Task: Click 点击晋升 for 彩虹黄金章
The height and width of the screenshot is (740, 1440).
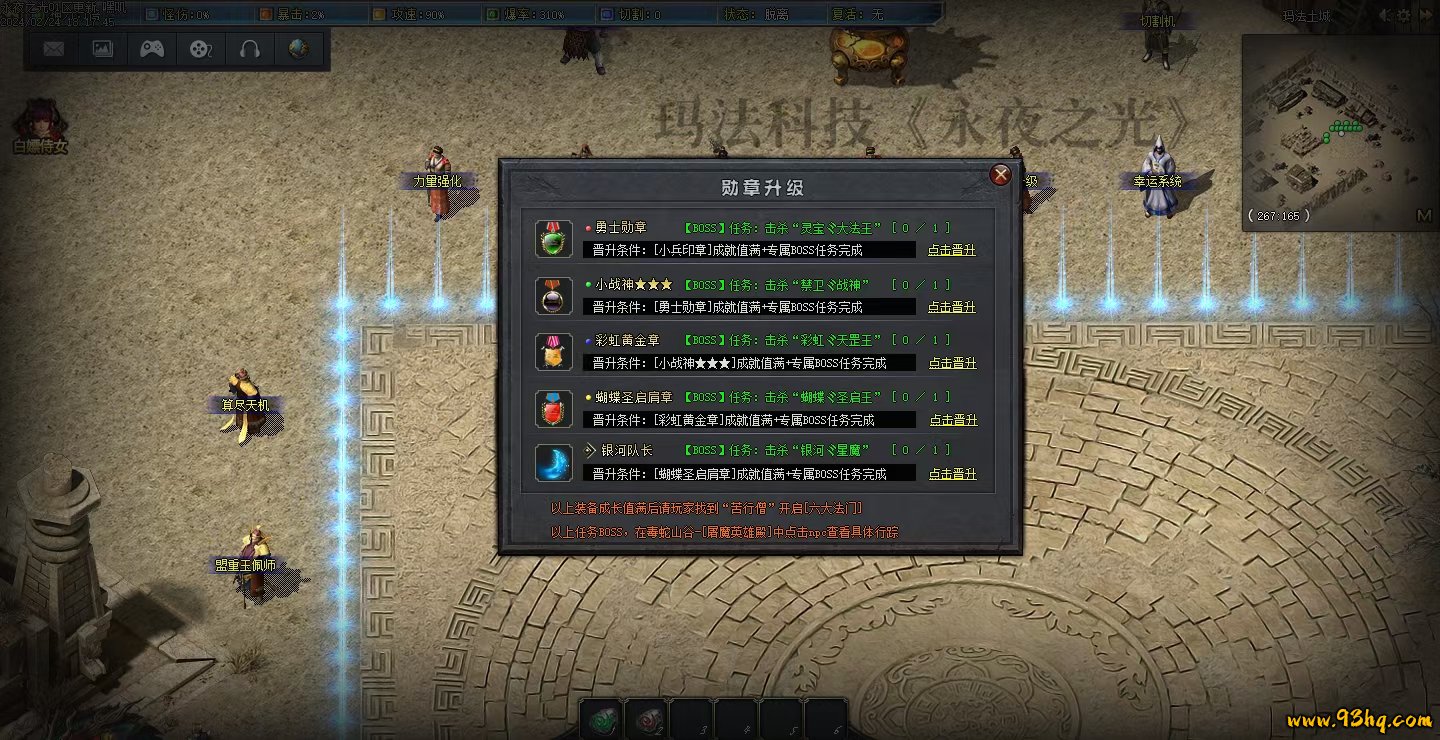Action: (952, 363)
